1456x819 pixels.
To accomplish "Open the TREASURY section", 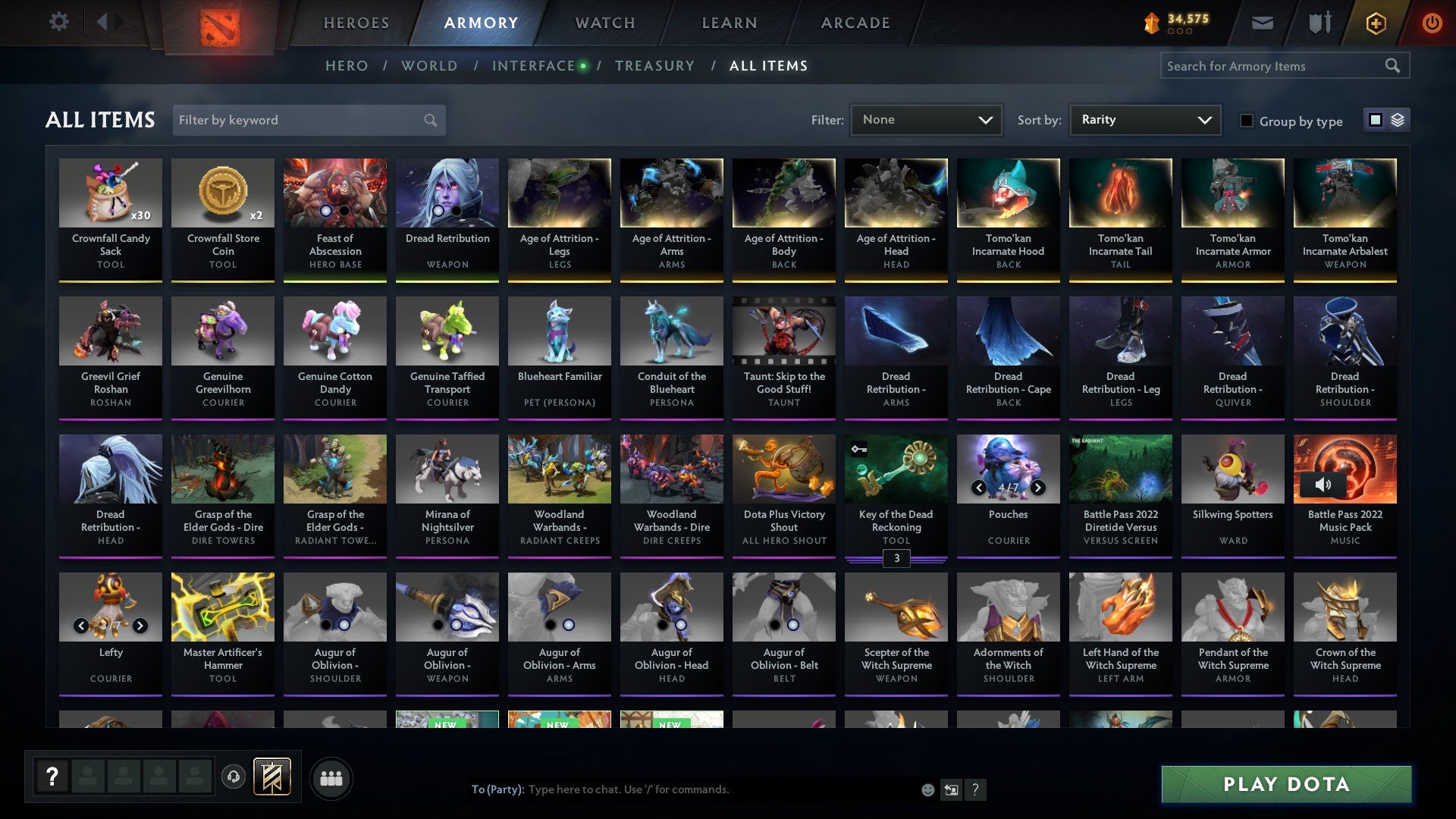I will (654, 65).
